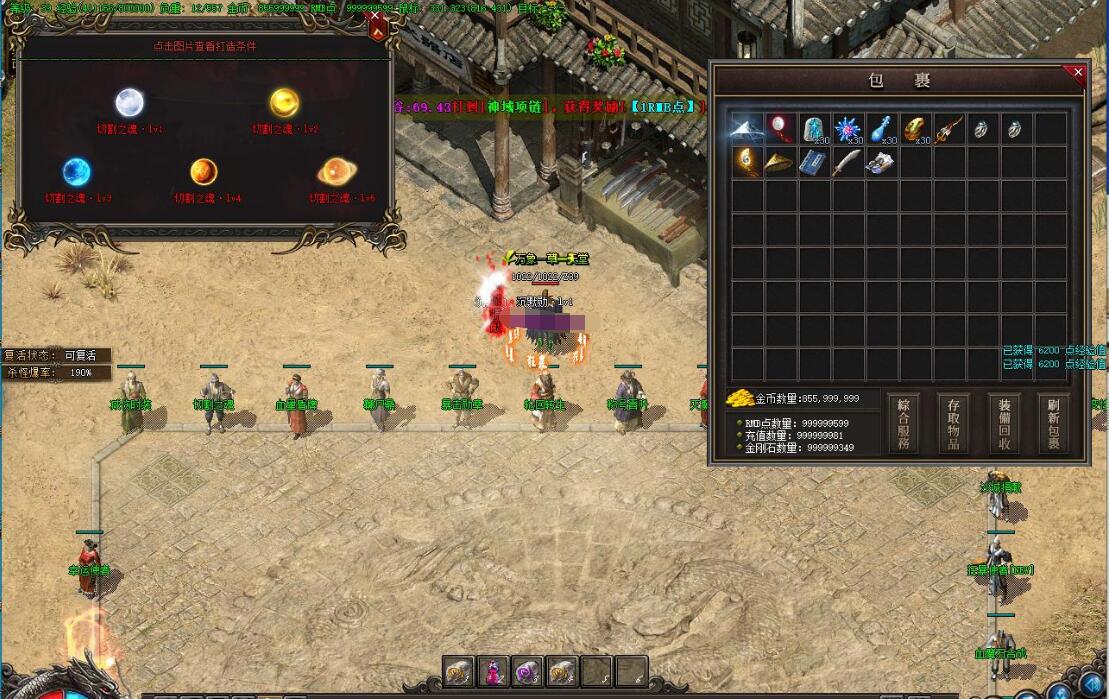The height and width of the screenshot is (699, 1109).
Task: Pick the curved sabre in the bag
Action: (847, 162)
